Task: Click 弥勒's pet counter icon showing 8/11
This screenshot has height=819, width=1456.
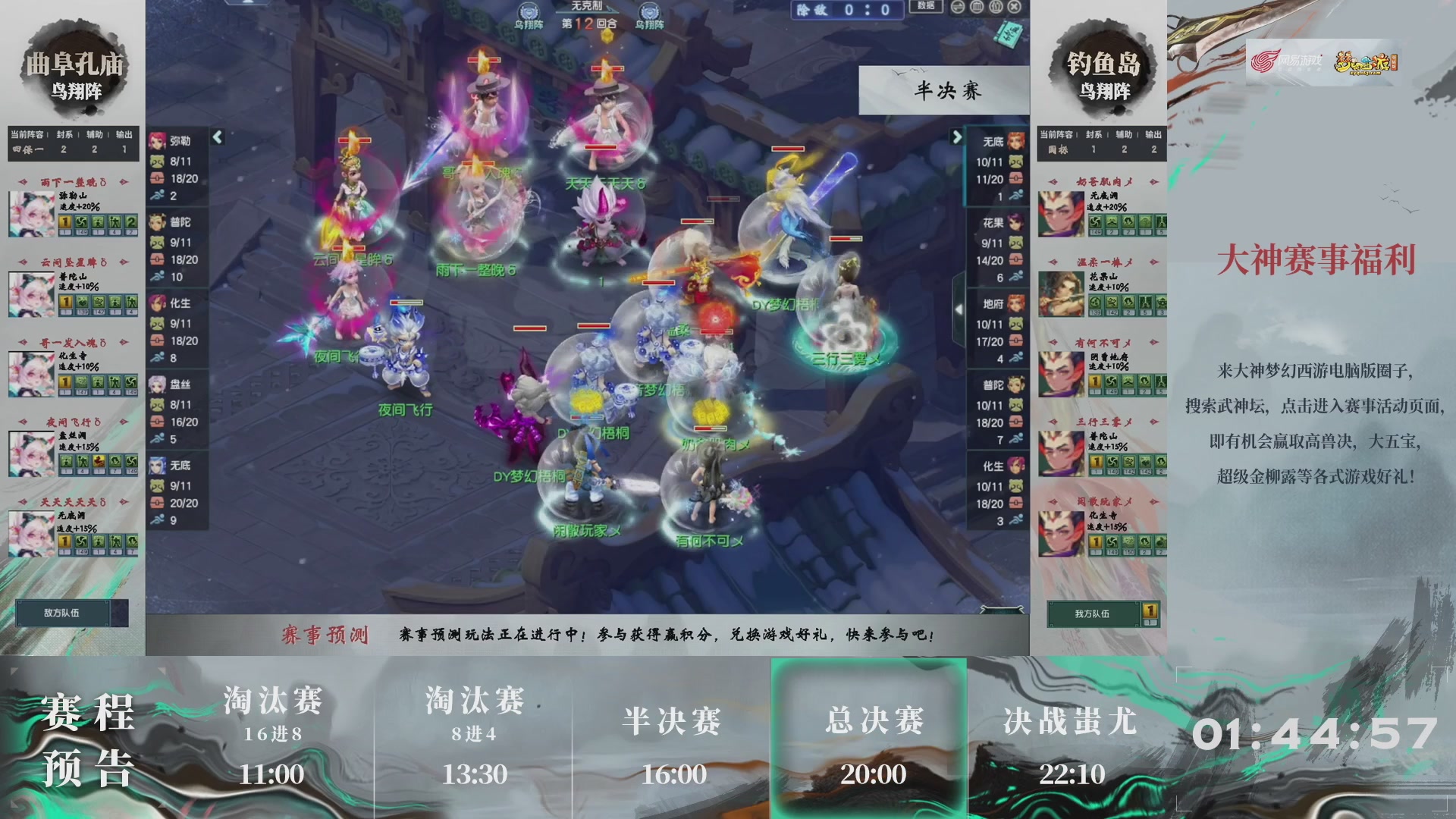Action: pyautogui.click(x=157, y=162)
